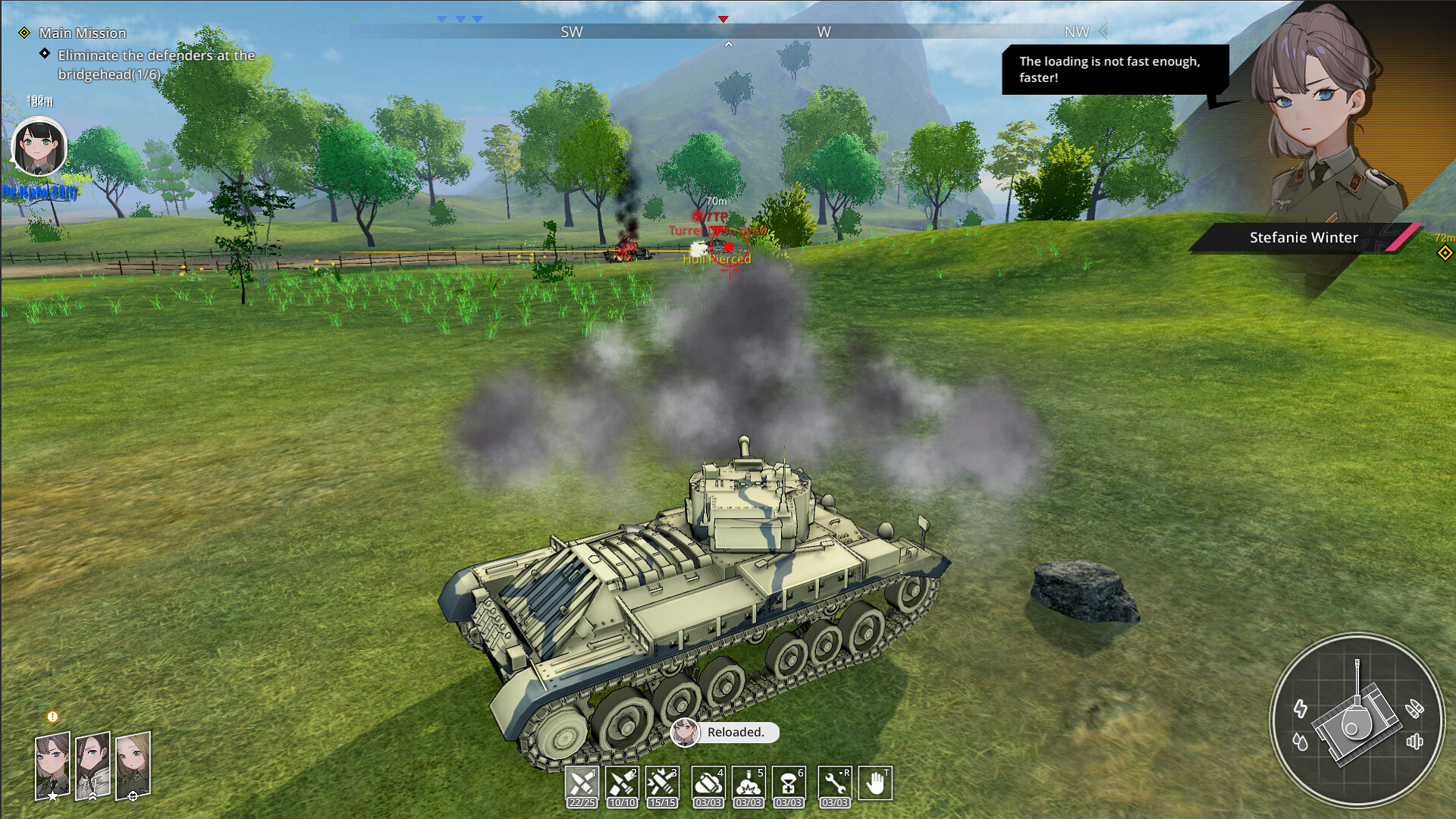Image resolution: width=1456 pixels, height=819 pixels.
Task: Expand the promotion chevrons under the second crew portrait
Action: (92, 797)
